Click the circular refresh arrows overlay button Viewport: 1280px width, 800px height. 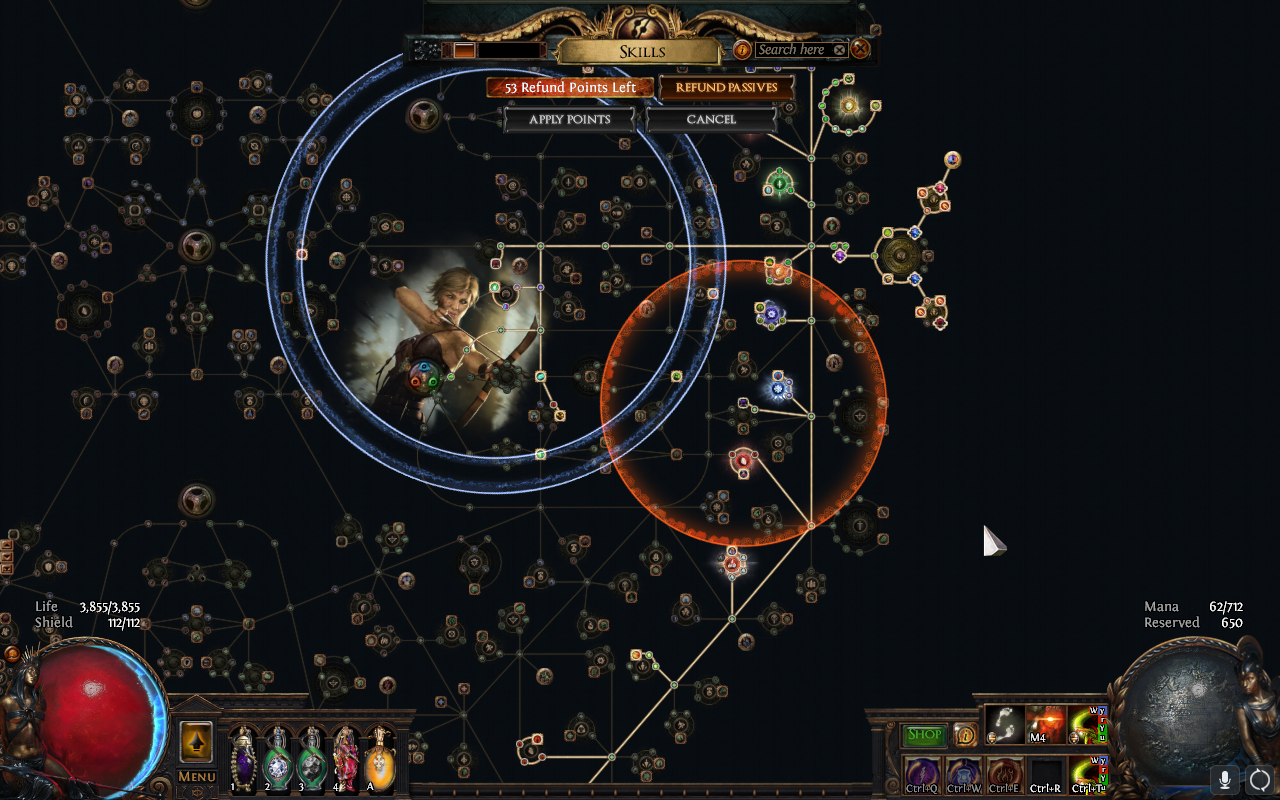tap(1259, 779)
